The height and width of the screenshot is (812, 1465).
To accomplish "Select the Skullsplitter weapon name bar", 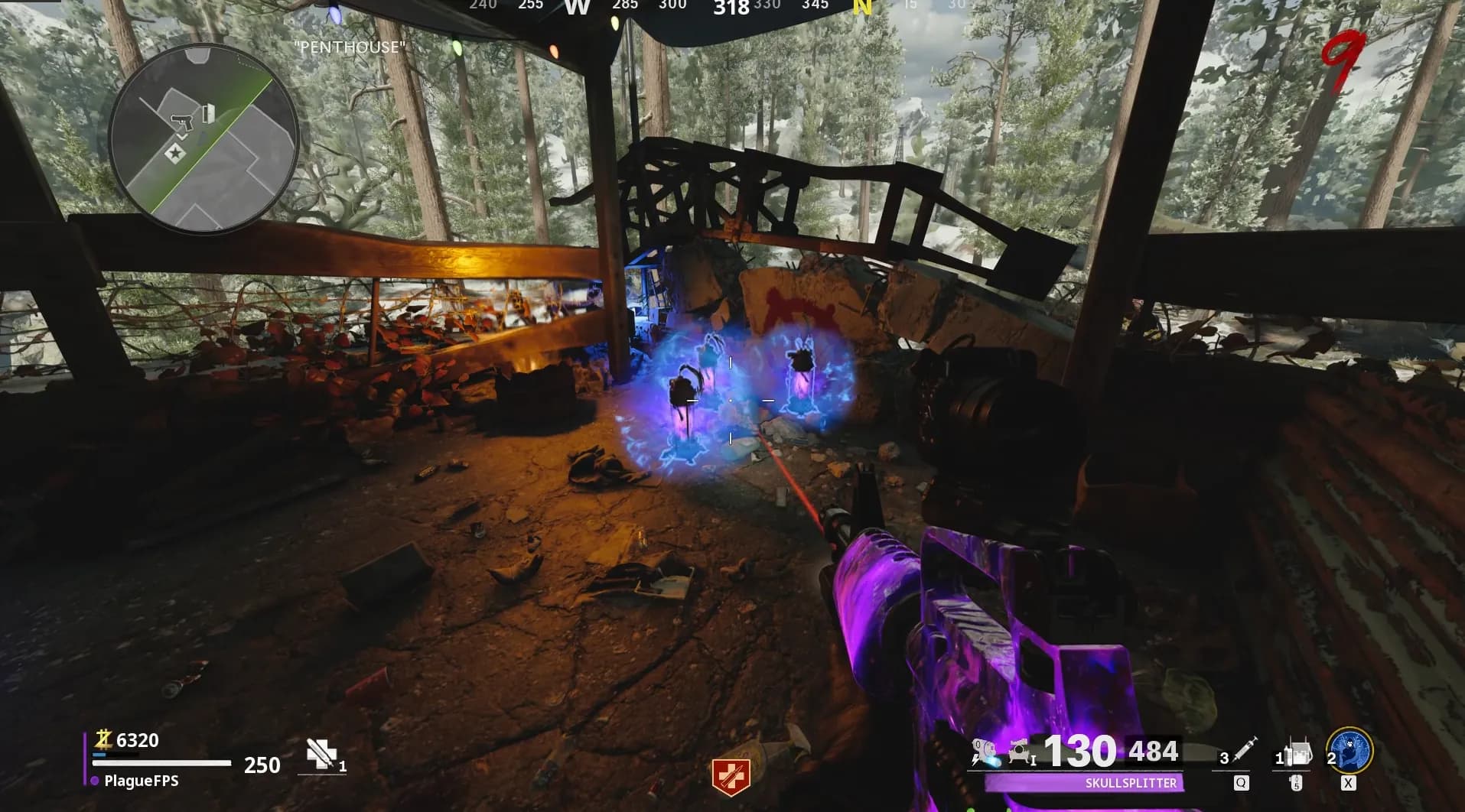I will pyautogui.click(x=1083, y=783).
